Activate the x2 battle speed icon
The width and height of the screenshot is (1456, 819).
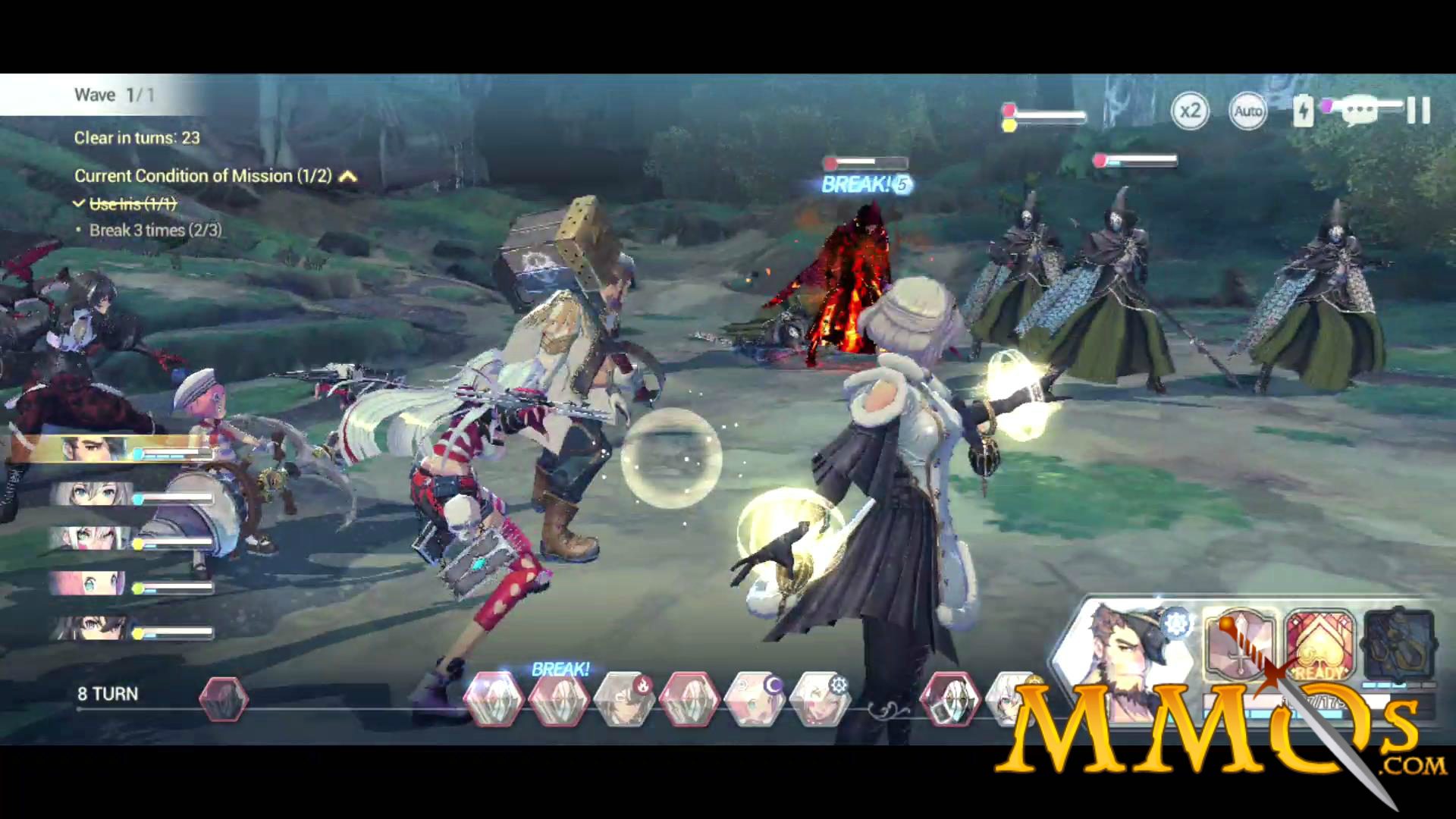(1190, 111)
